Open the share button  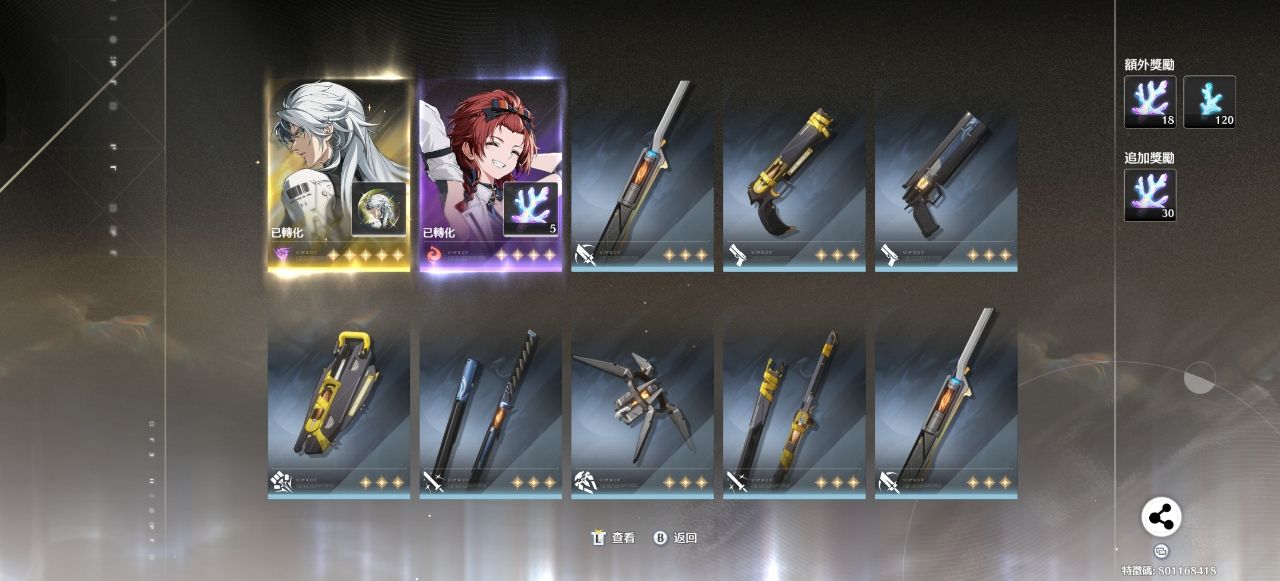coord(1161,517)
